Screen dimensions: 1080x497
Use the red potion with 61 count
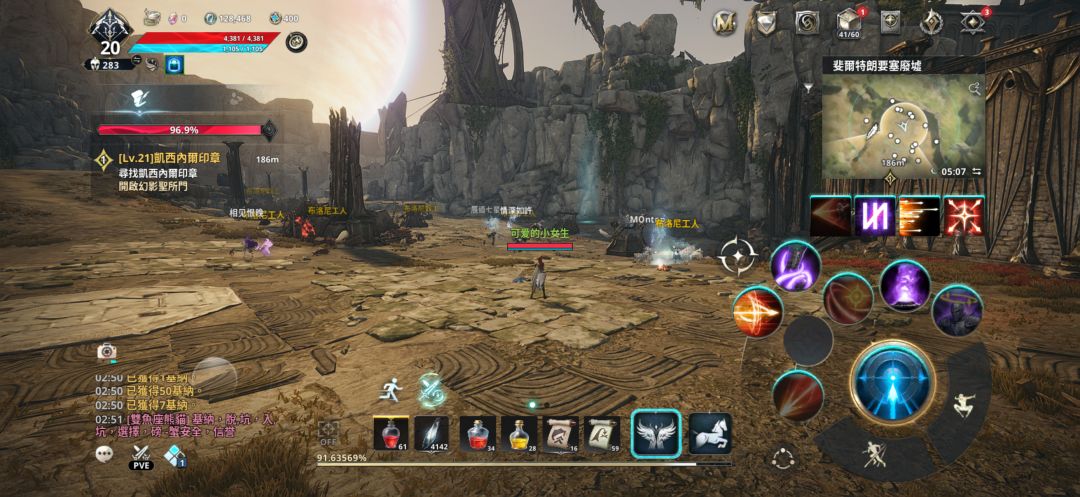point(390,434)
